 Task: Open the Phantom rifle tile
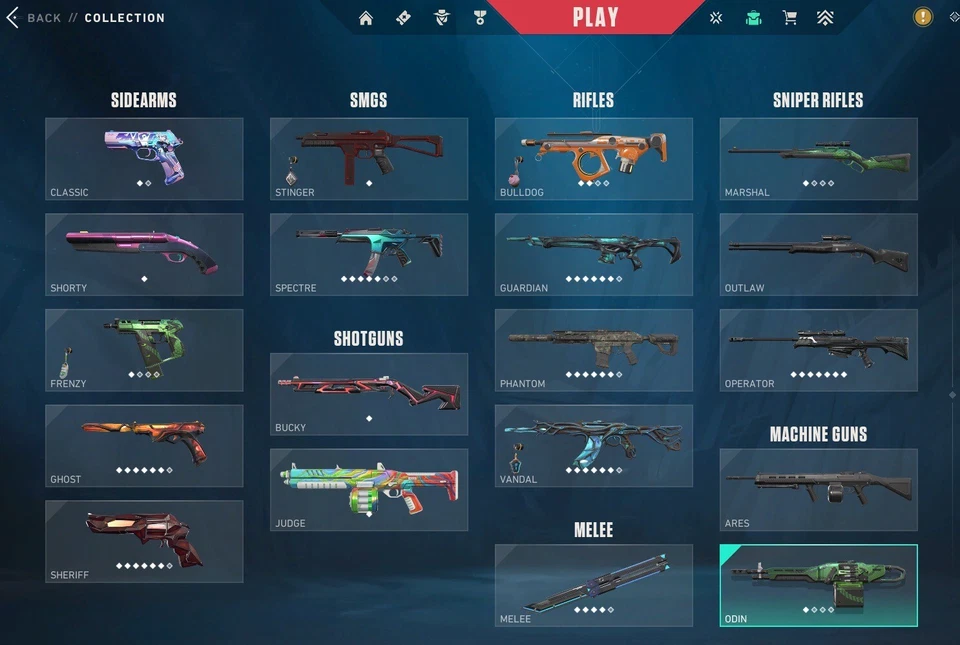[x=594, y=350]
